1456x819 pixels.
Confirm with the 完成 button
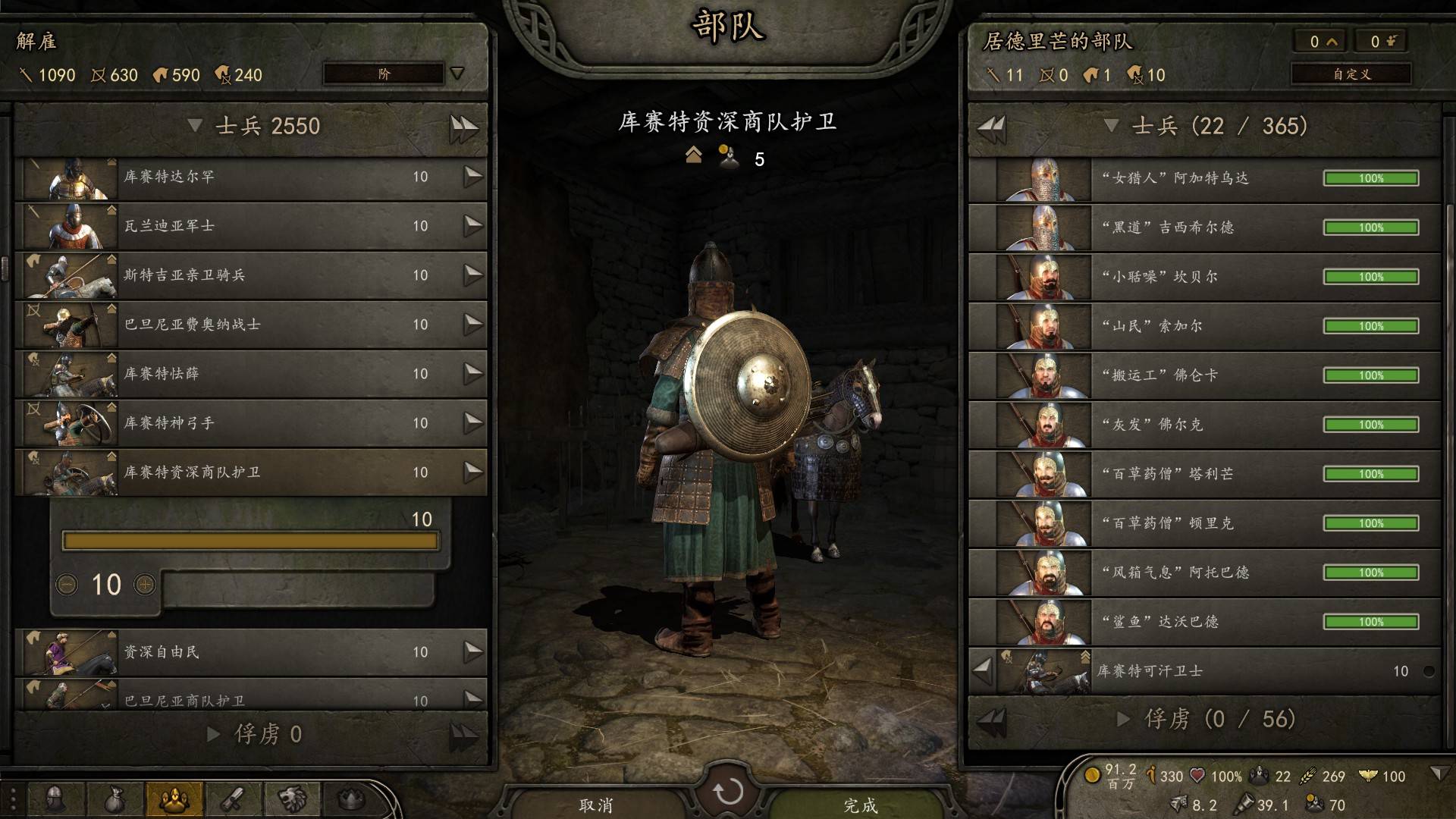click(x=861, y=805)
